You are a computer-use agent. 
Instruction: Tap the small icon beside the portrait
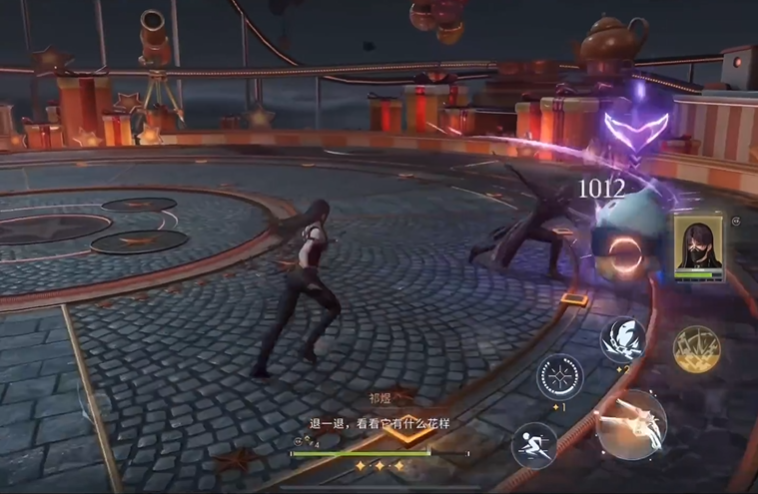coord(736,222)
